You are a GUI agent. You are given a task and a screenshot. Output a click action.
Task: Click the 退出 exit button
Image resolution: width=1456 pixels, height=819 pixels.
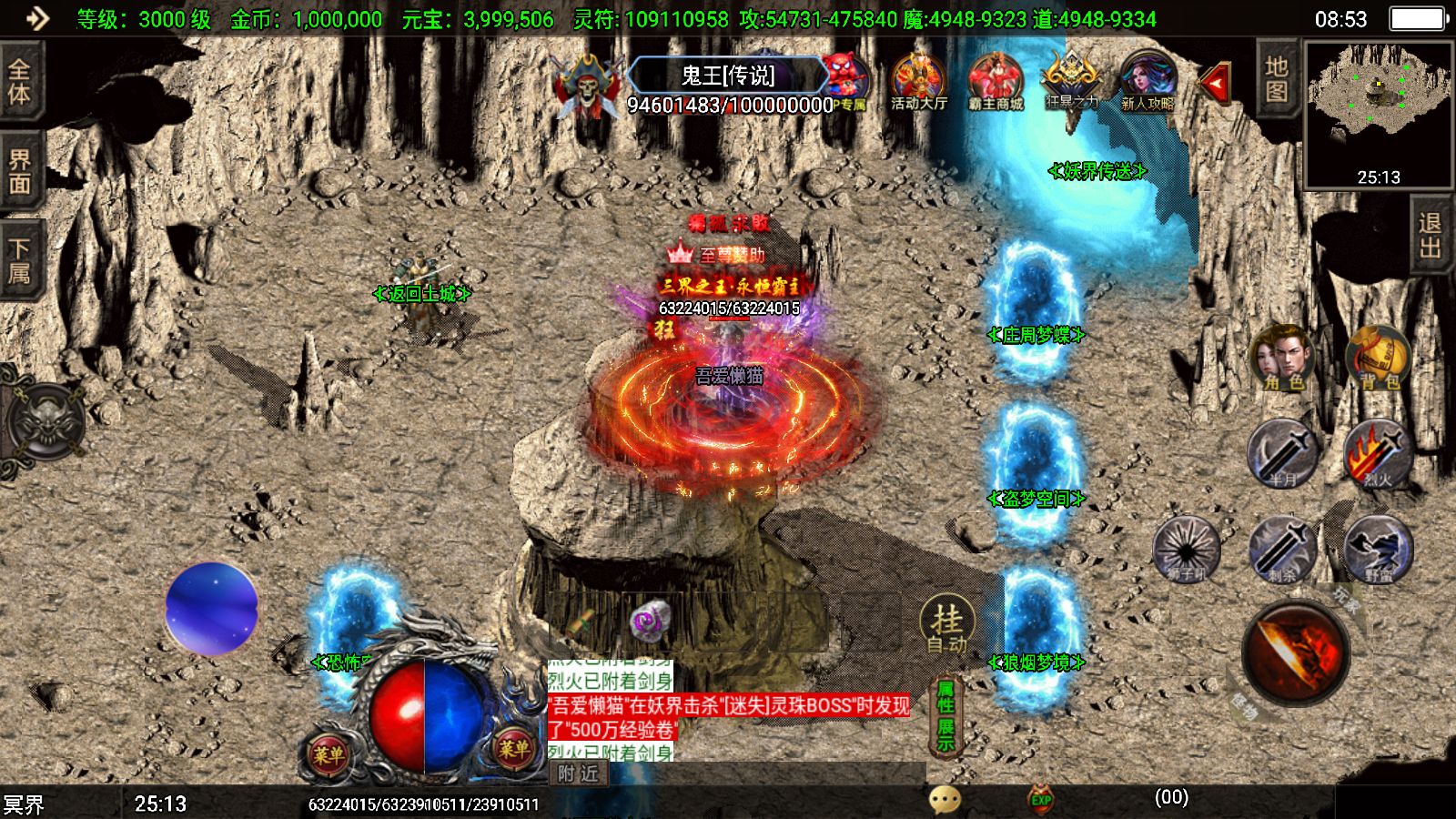[1430, 235]
